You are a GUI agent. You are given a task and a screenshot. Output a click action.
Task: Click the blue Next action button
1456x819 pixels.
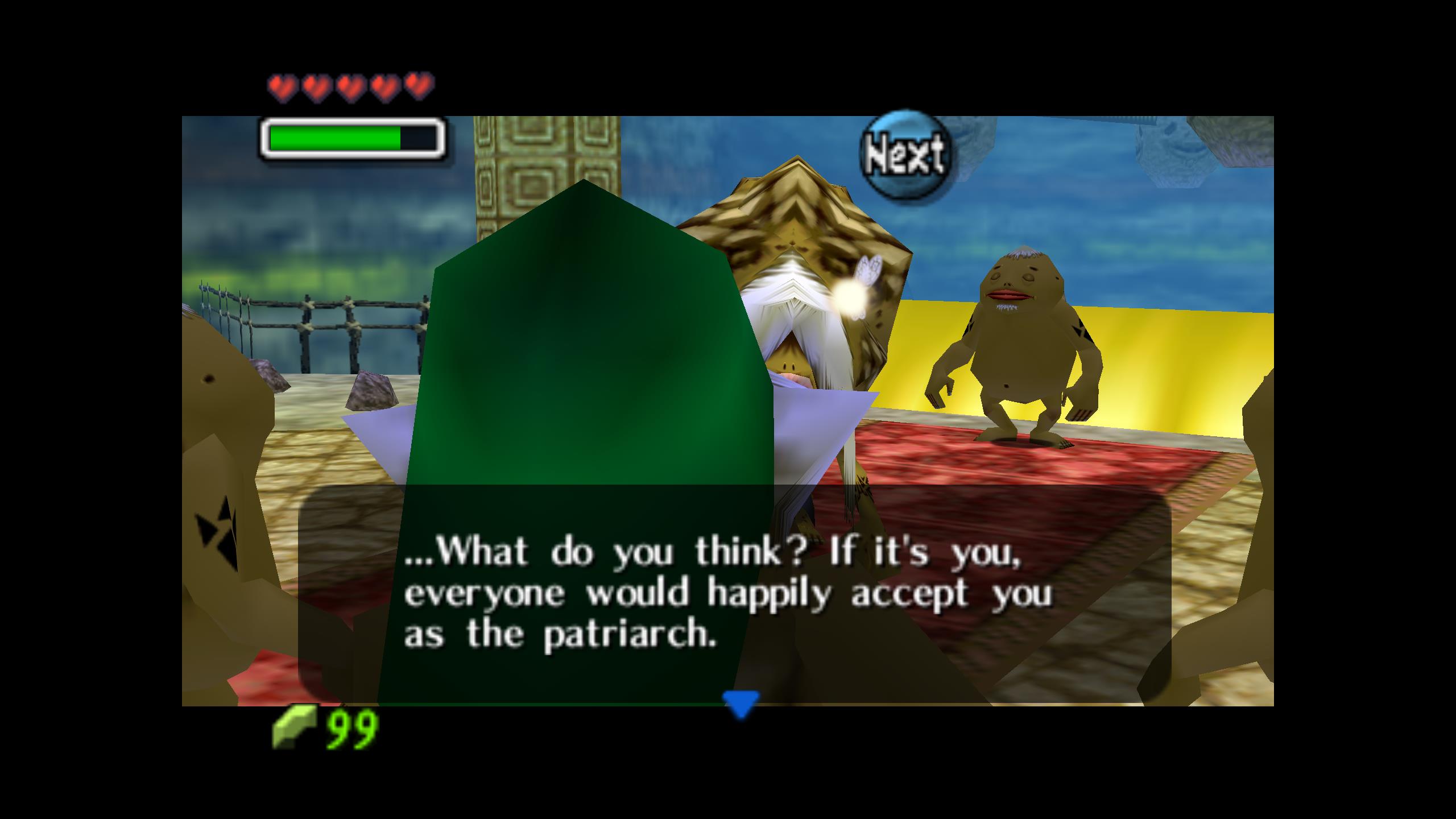coord(905,155)
